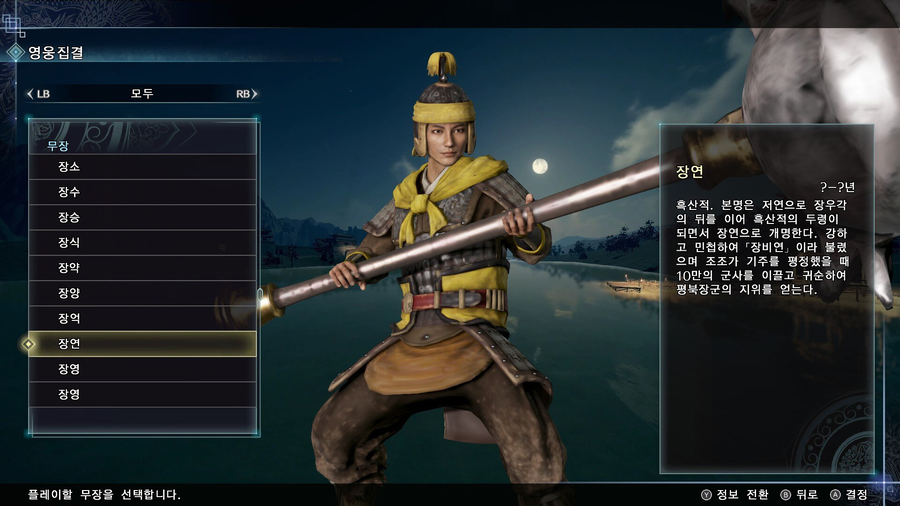This screenshot has height=506, width=900.
Task: Select the 장식 list entry
Action: (143, 243)
